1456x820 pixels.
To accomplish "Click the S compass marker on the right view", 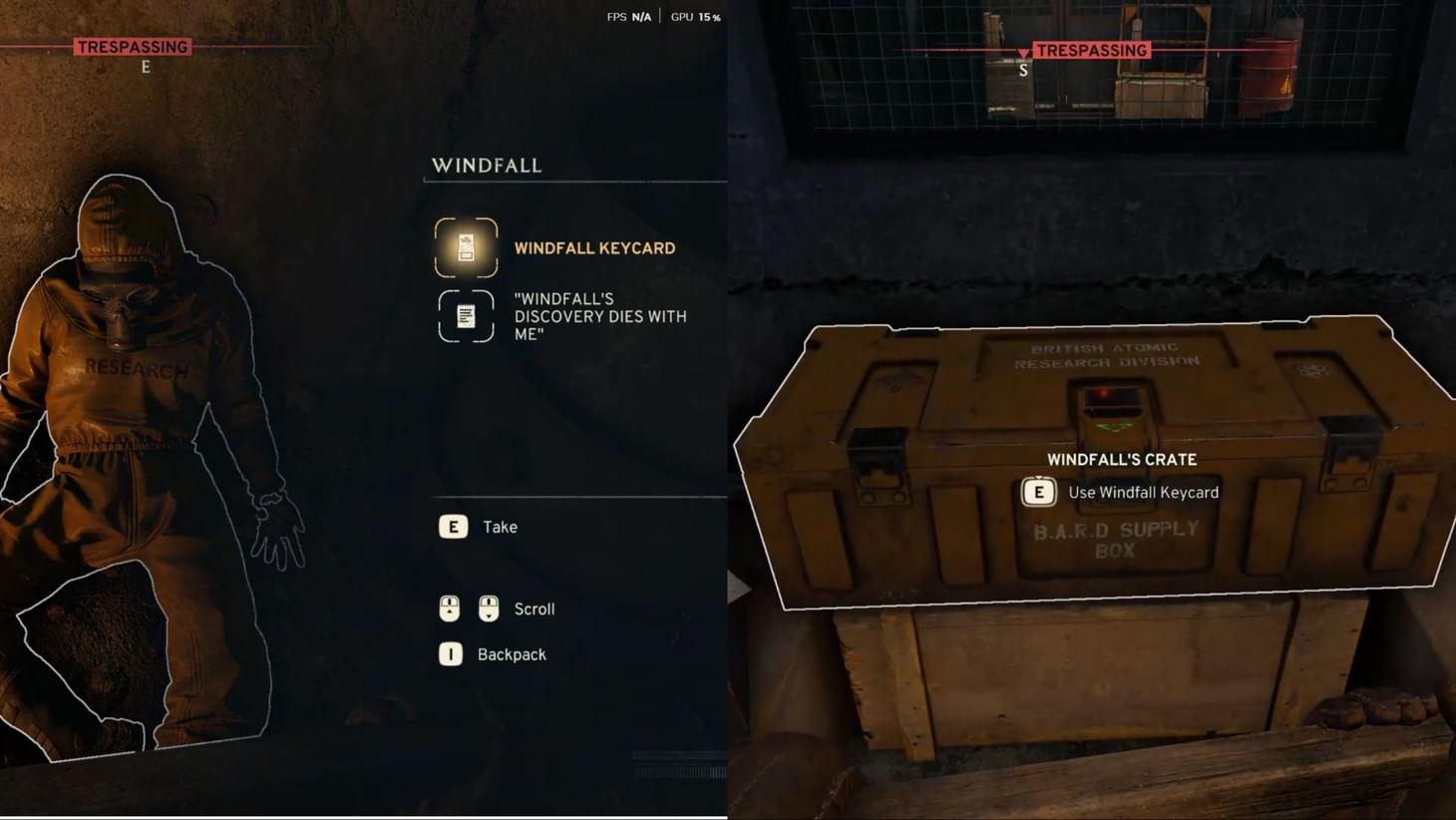I will point(1021,70).
